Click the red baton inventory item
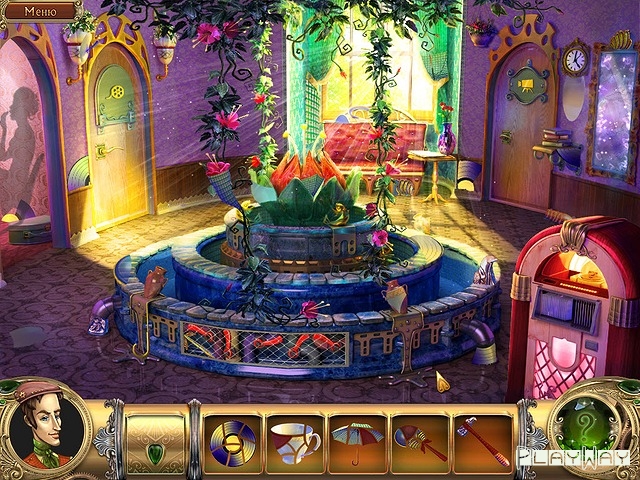This screenshot has height=480, width=640. 481,439
